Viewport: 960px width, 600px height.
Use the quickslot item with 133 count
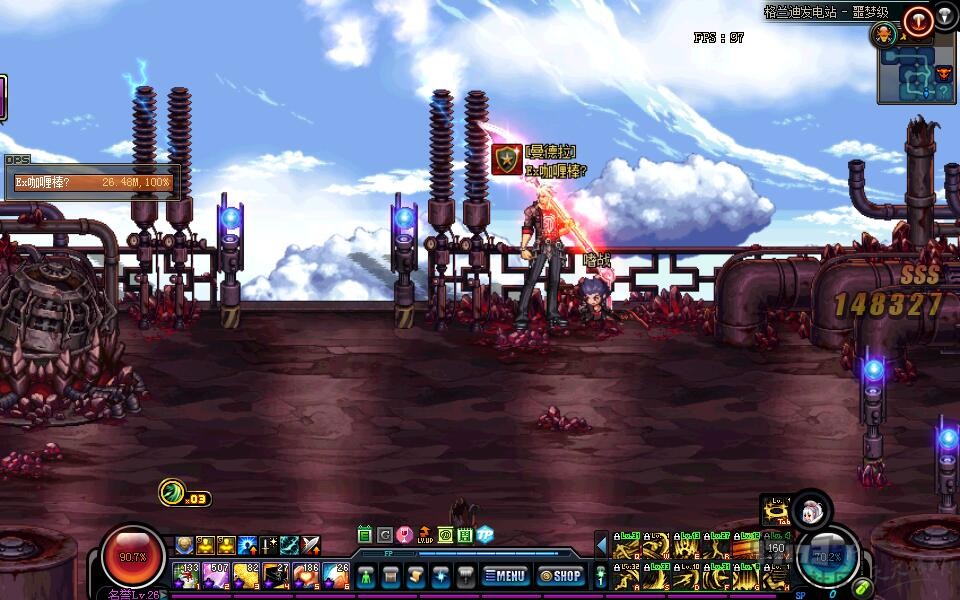(186, 576)
